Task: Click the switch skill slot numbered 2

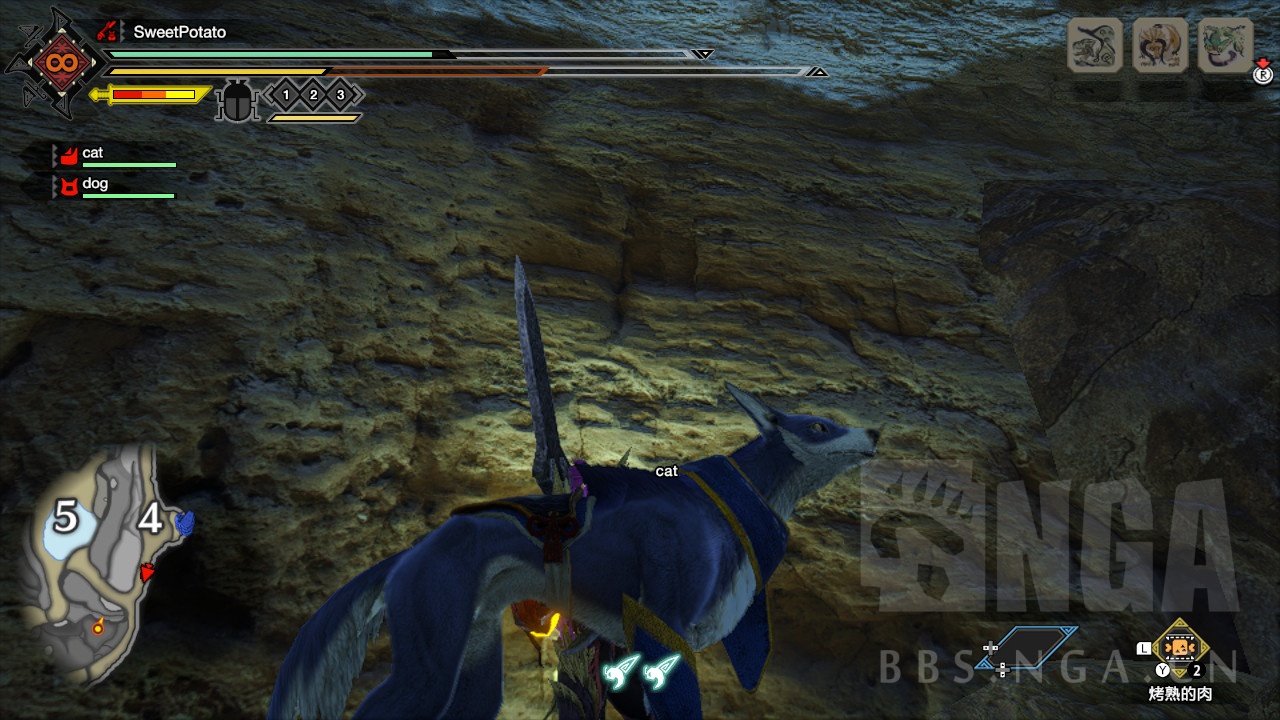Action: click(313, 95)
